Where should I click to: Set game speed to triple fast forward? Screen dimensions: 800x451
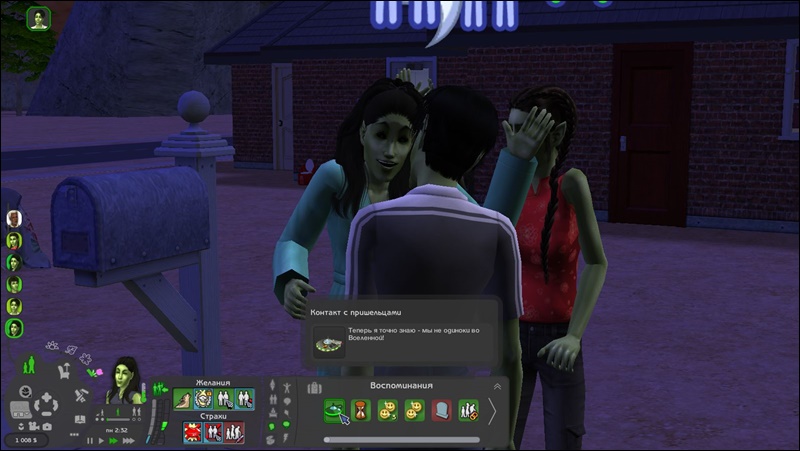coord(127,440)
